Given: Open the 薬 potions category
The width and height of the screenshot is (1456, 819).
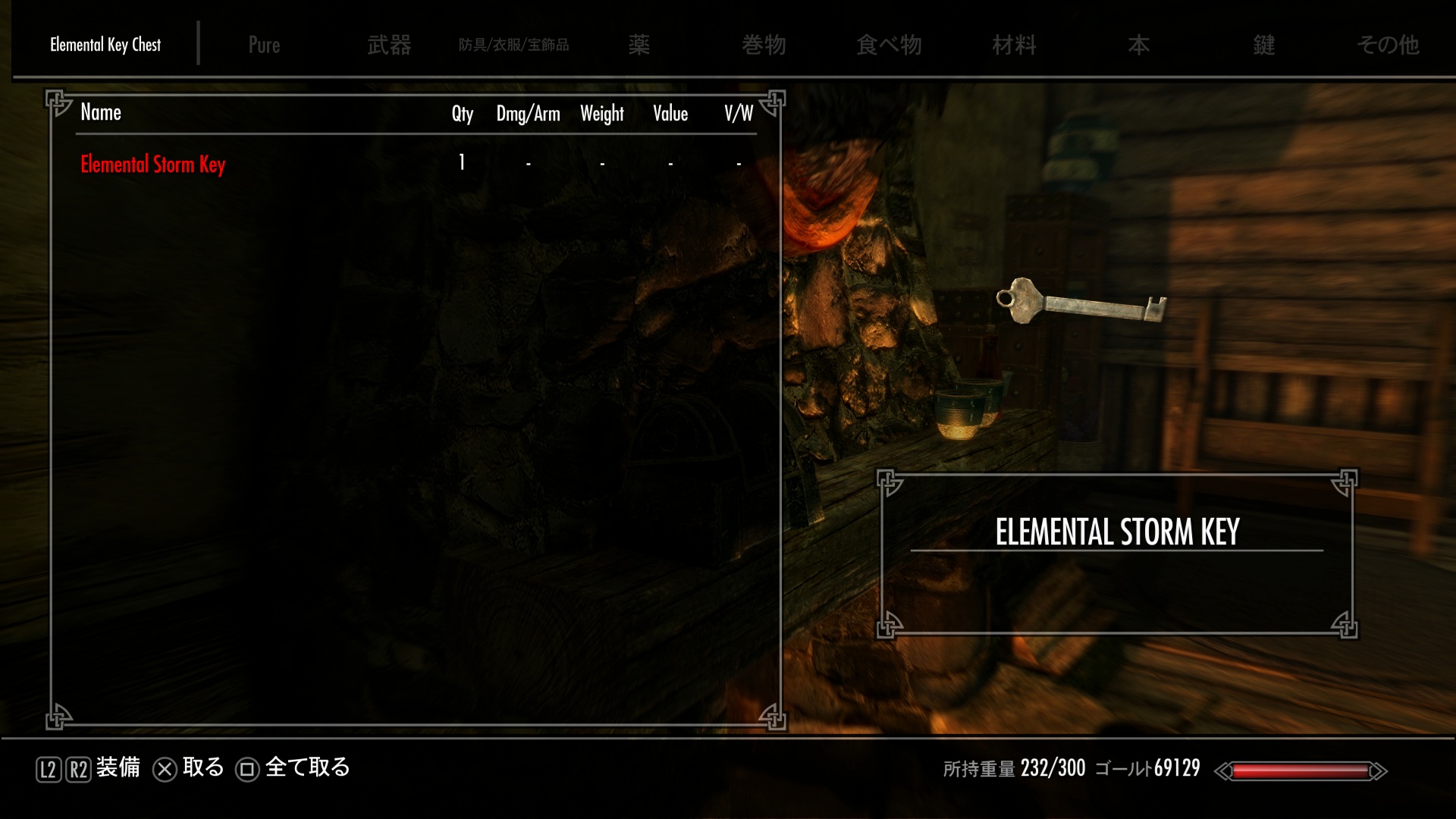Looking at the screenshot, I should (x=639, y=45).
